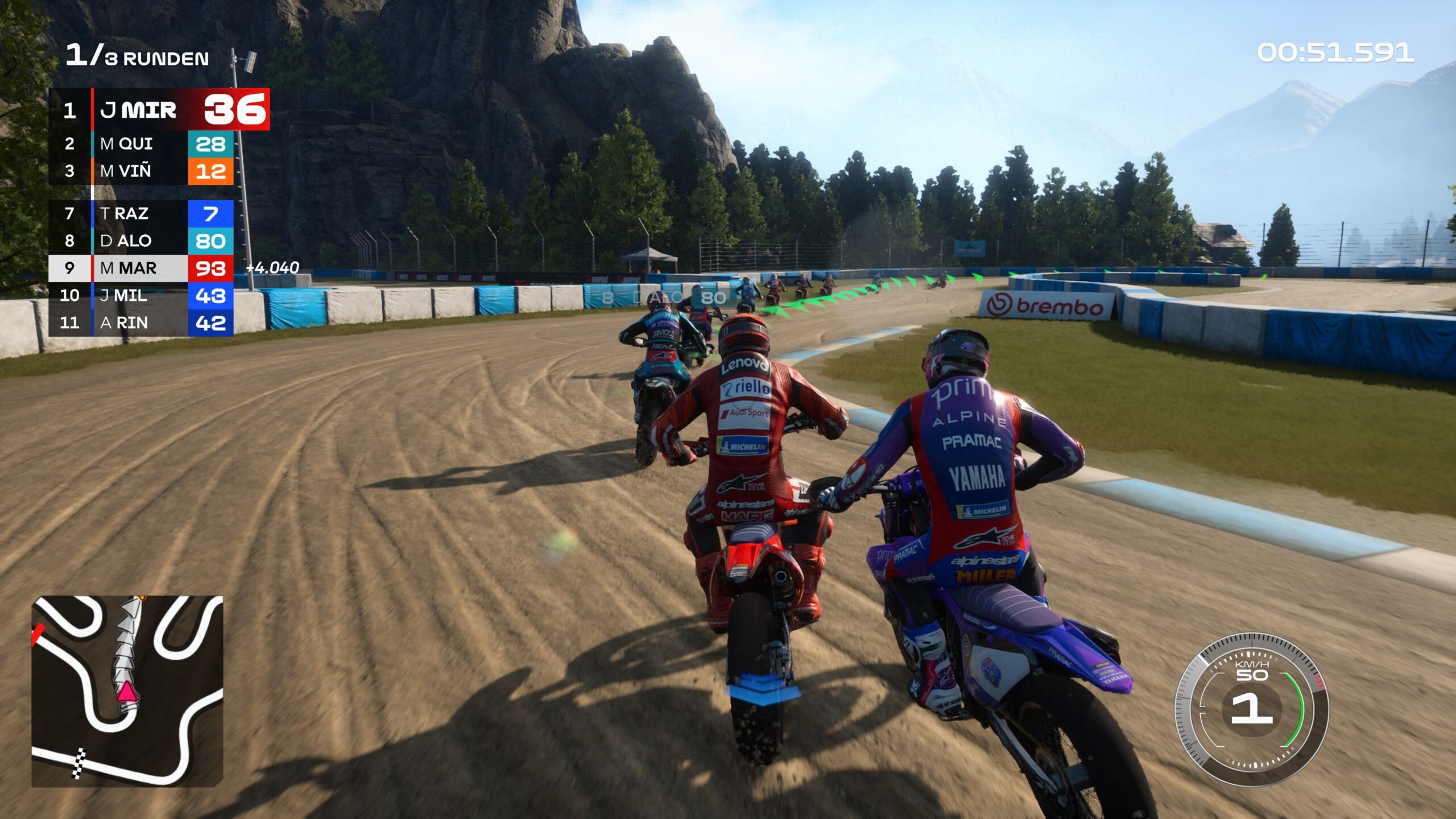This screenshot has width=1456, height=819.
Task: Click T RAZ leaderboard entry
Action: point(141,214)
